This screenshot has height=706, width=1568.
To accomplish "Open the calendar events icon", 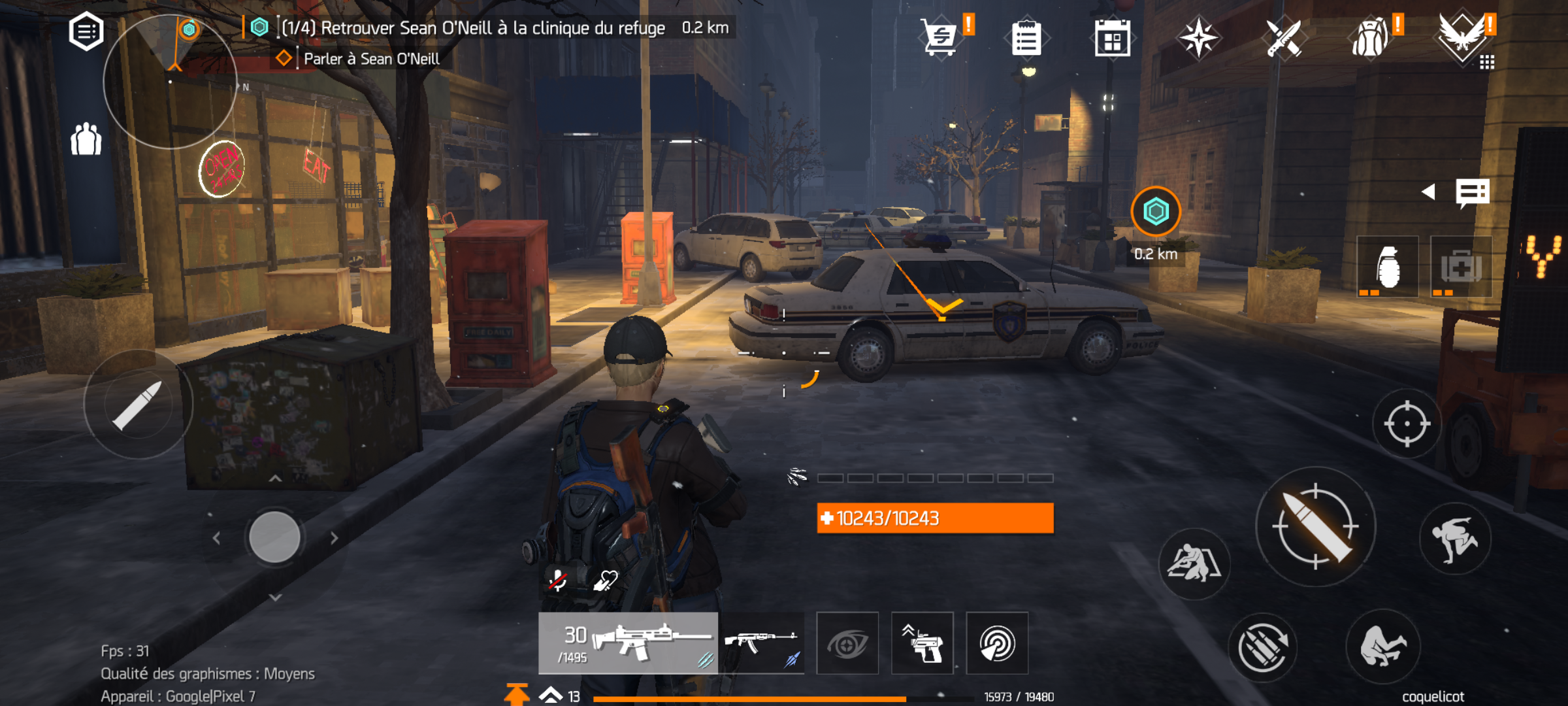I will point(1112,39).
